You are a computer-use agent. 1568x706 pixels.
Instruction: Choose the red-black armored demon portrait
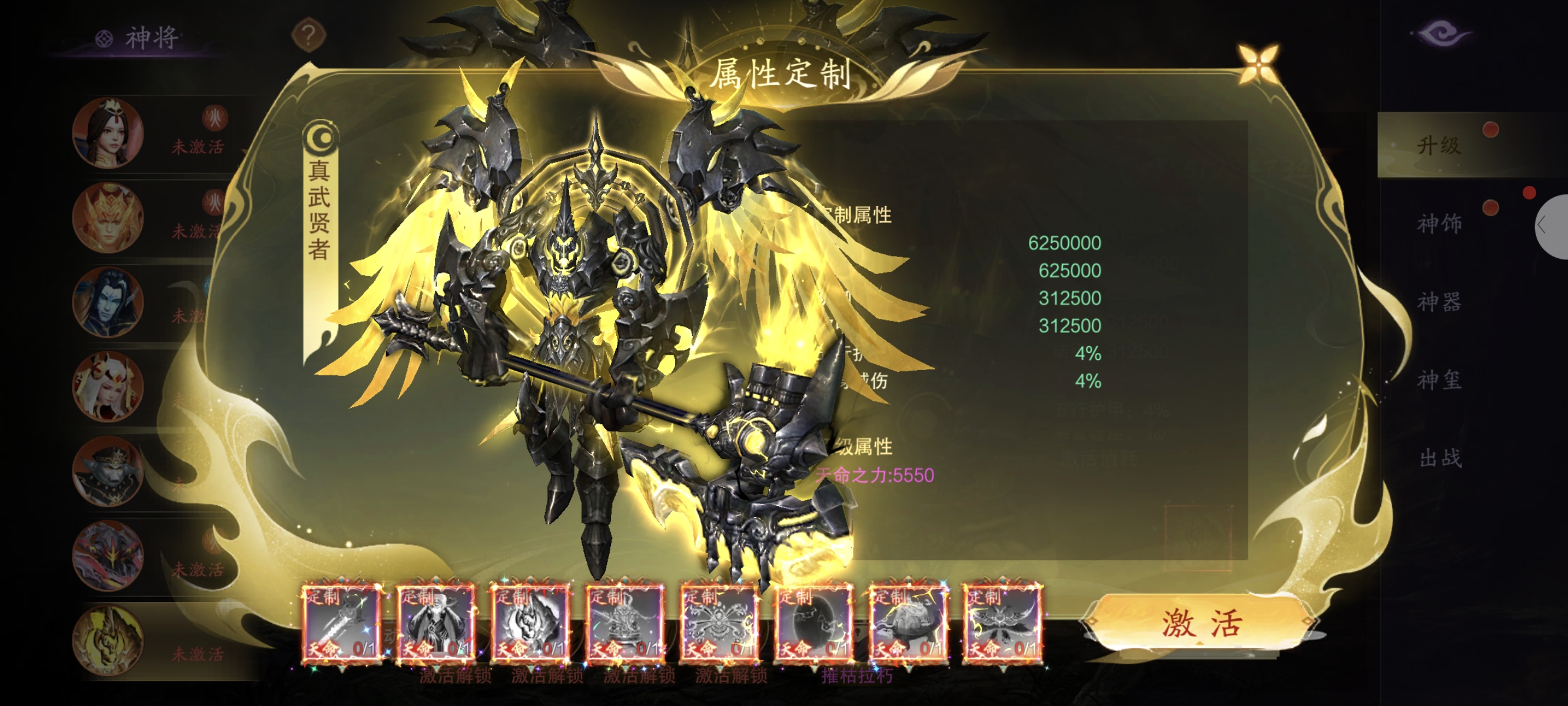coord(108,555)
